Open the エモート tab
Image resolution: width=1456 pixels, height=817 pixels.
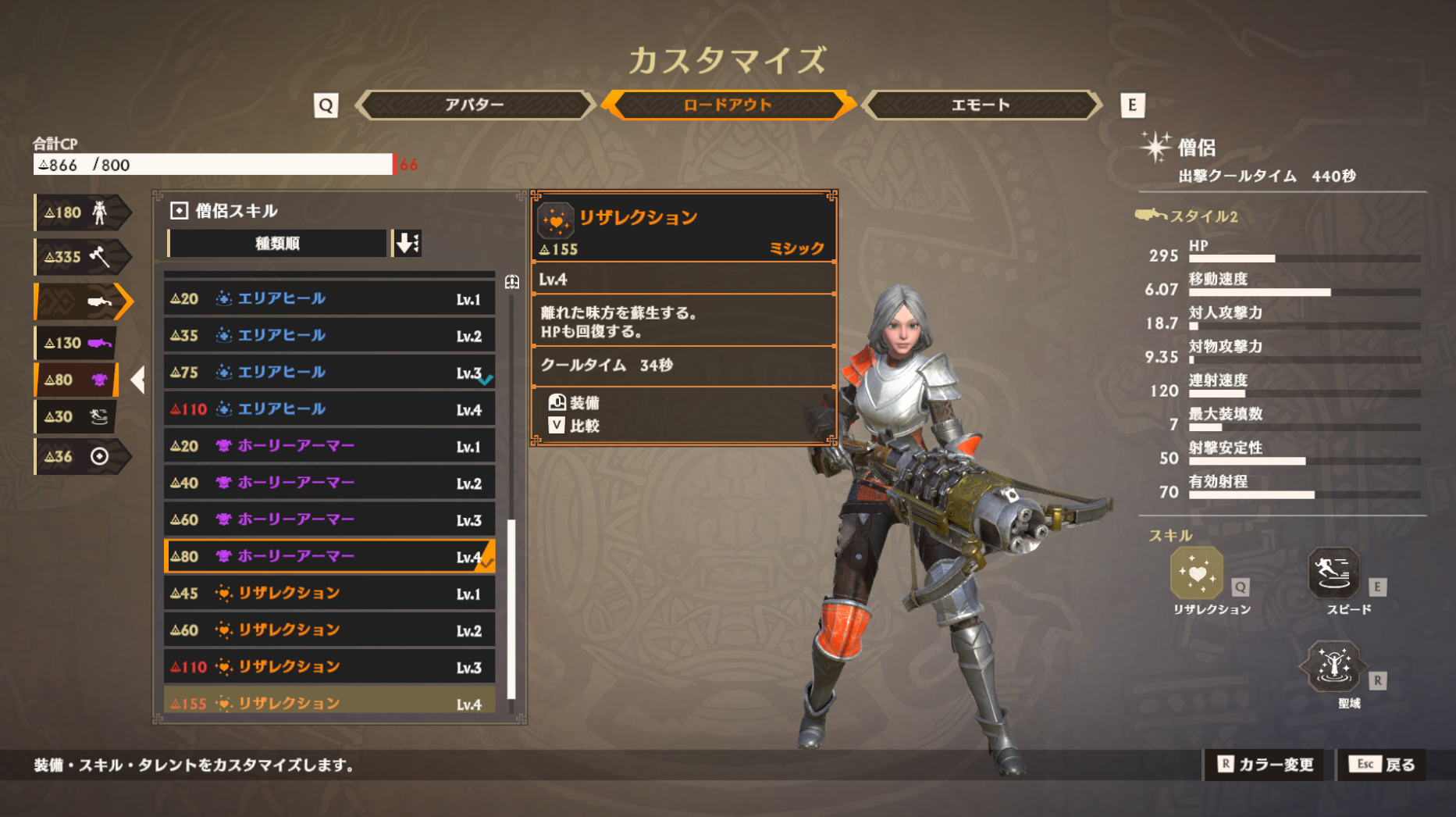click(981, 105)
